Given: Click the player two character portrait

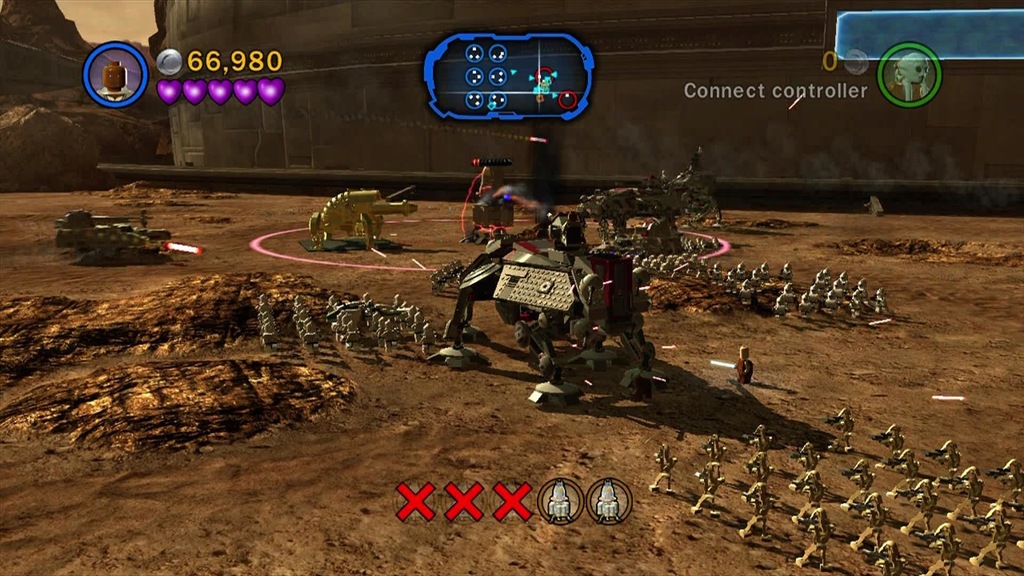Looking at the screenshot, I should point(908,74).
